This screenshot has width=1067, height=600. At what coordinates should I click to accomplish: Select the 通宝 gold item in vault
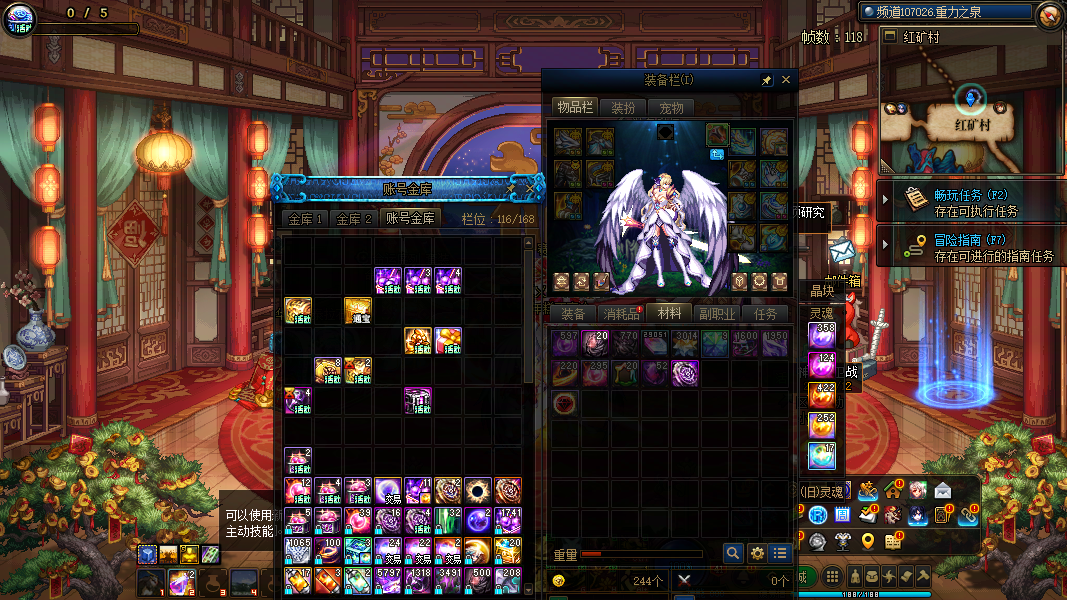coord(358,310)
